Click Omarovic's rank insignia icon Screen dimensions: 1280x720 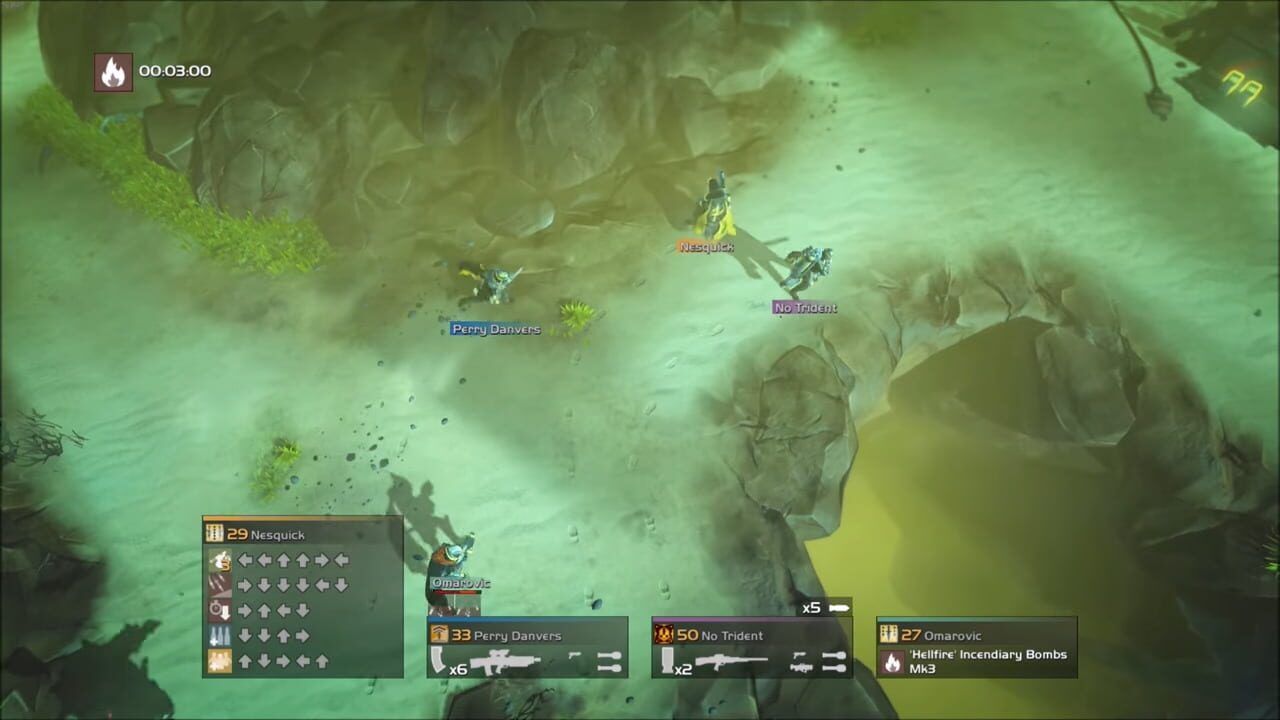point(889,633)
